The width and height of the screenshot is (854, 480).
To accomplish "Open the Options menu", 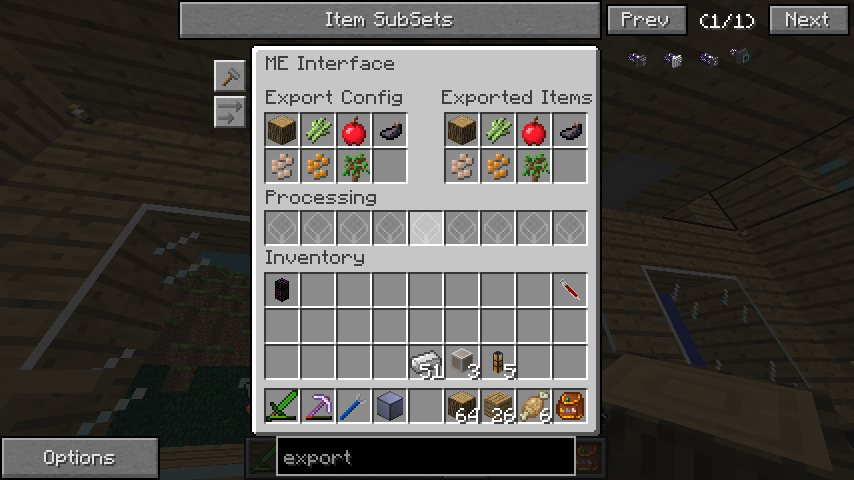I will click(79, 458).
